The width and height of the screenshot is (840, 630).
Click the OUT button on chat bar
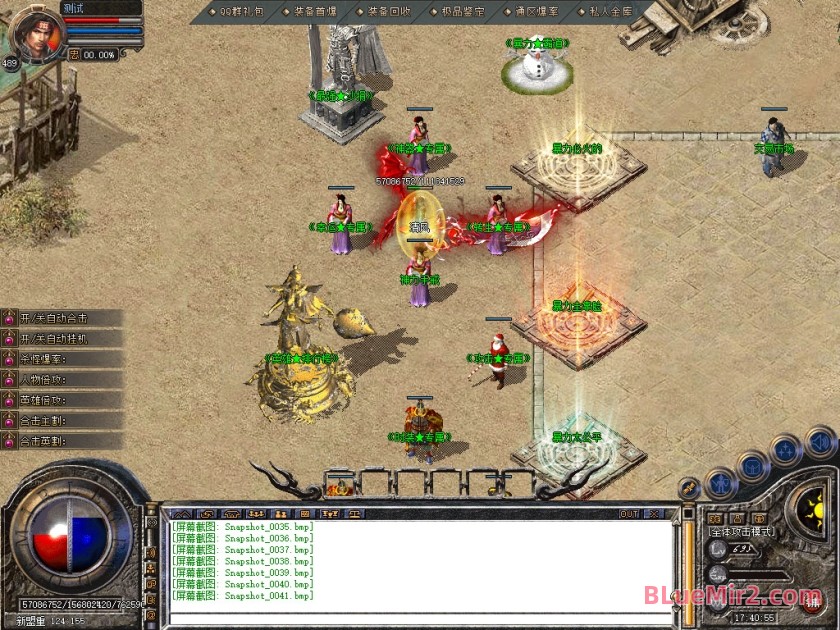(x=629, y=514)
